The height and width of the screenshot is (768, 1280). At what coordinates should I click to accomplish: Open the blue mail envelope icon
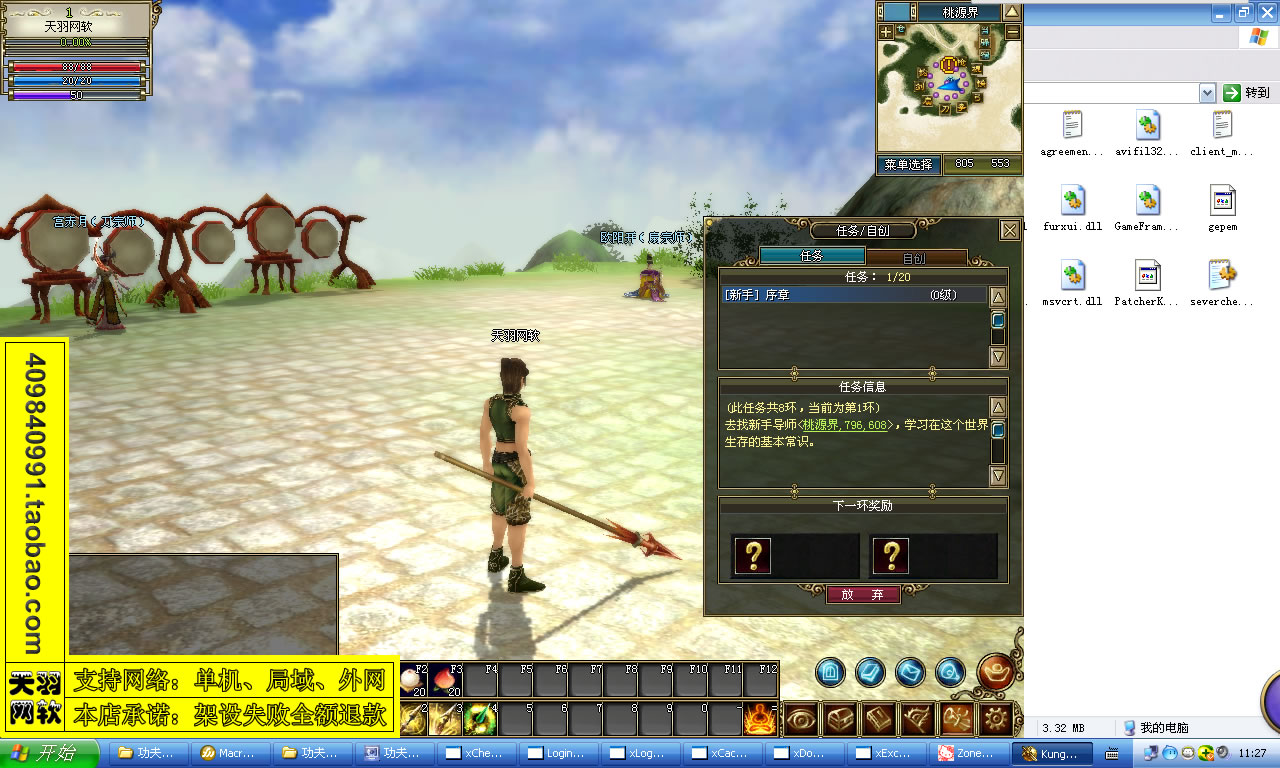click(x=908, y=671)
